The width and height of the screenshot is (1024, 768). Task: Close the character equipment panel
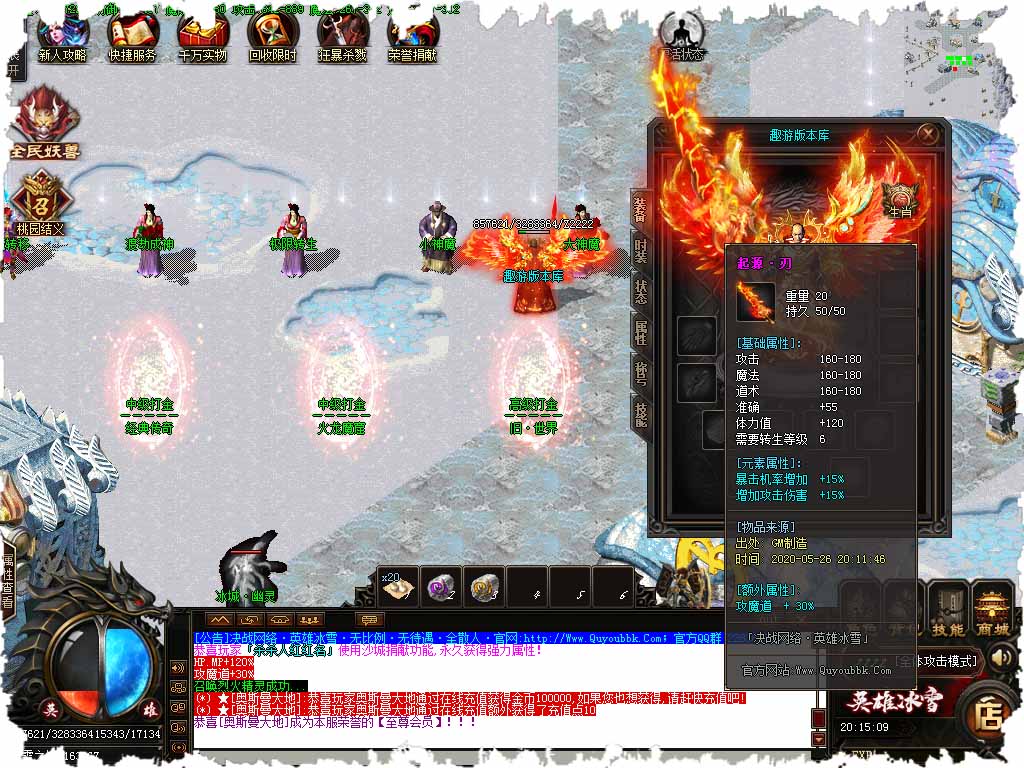click(928, 133)
